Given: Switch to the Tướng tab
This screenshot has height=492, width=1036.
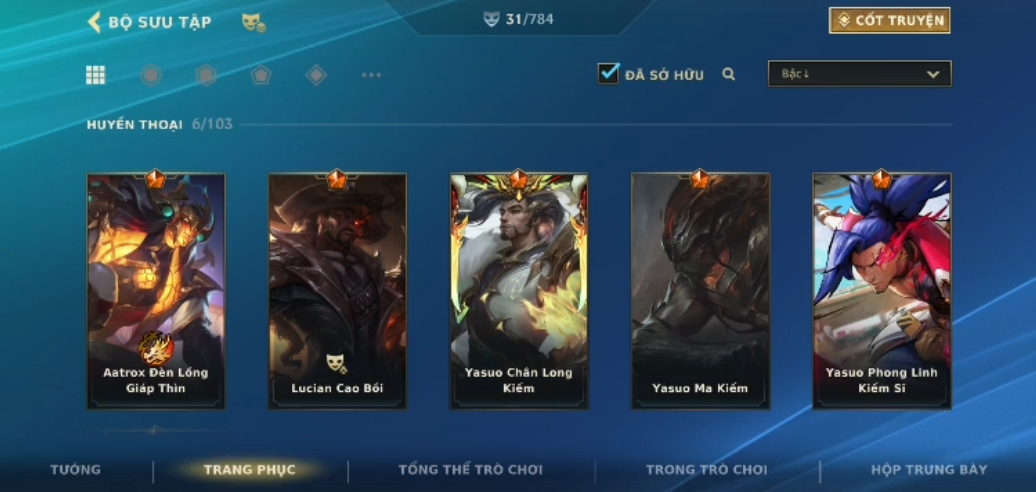Looking at the screenshot, I should click(x=76, y=470).
